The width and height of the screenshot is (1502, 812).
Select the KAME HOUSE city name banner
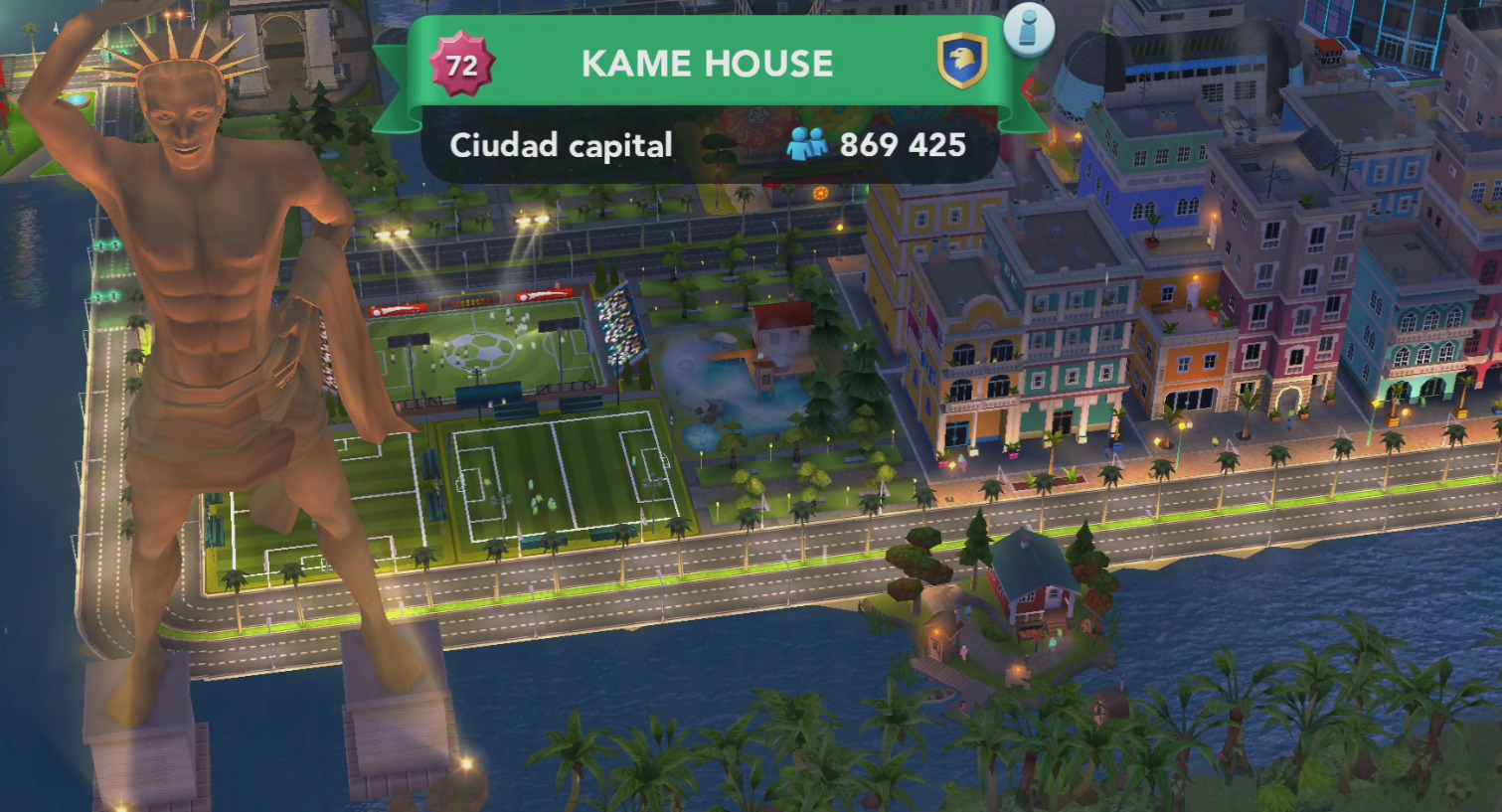pos(707,65)
